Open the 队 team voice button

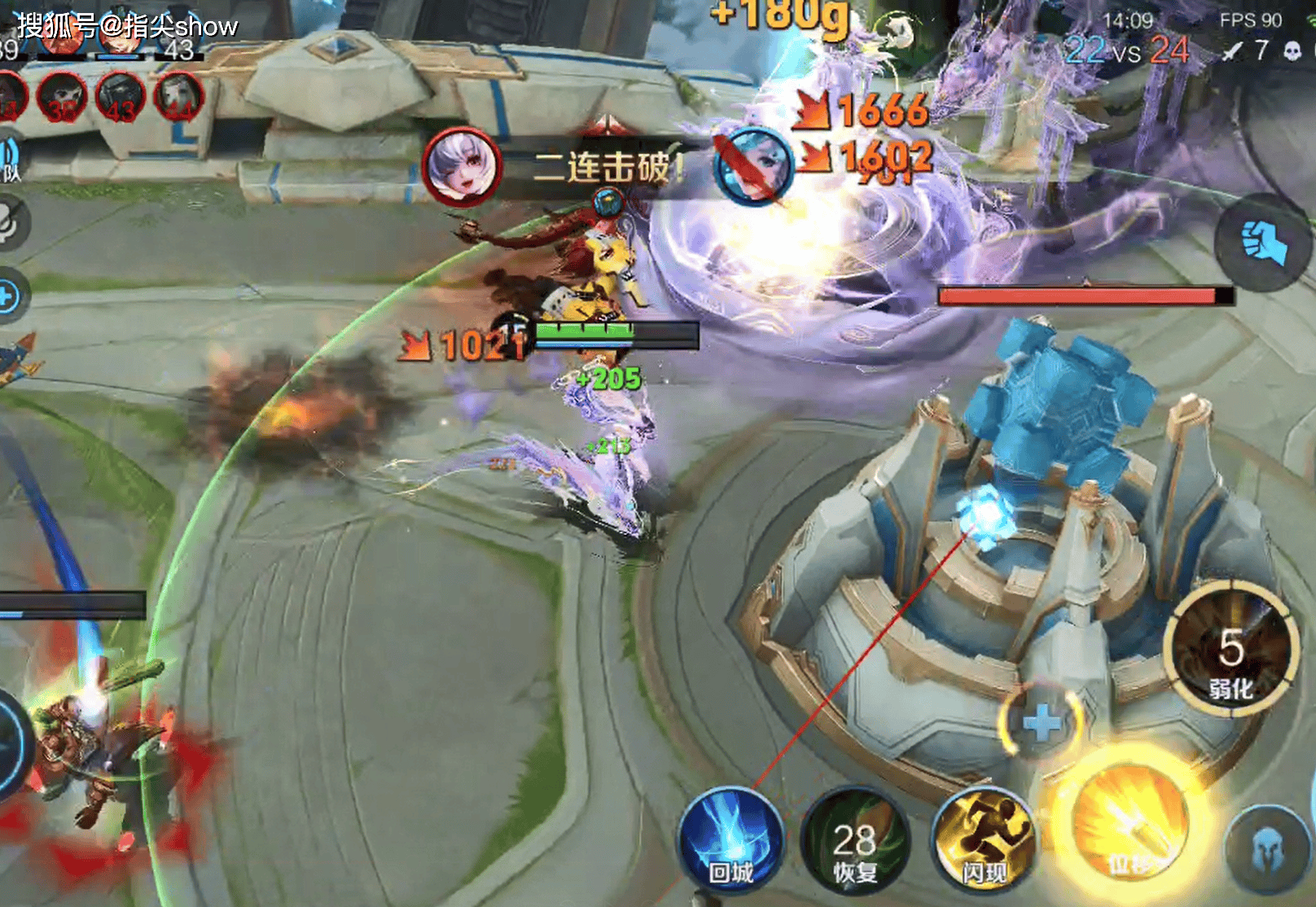[10, 159]
